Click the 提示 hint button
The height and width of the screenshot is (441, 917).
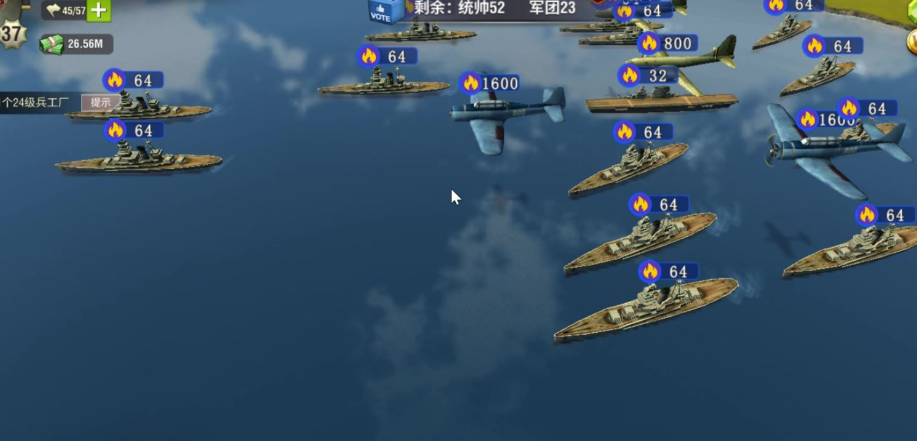100,102
